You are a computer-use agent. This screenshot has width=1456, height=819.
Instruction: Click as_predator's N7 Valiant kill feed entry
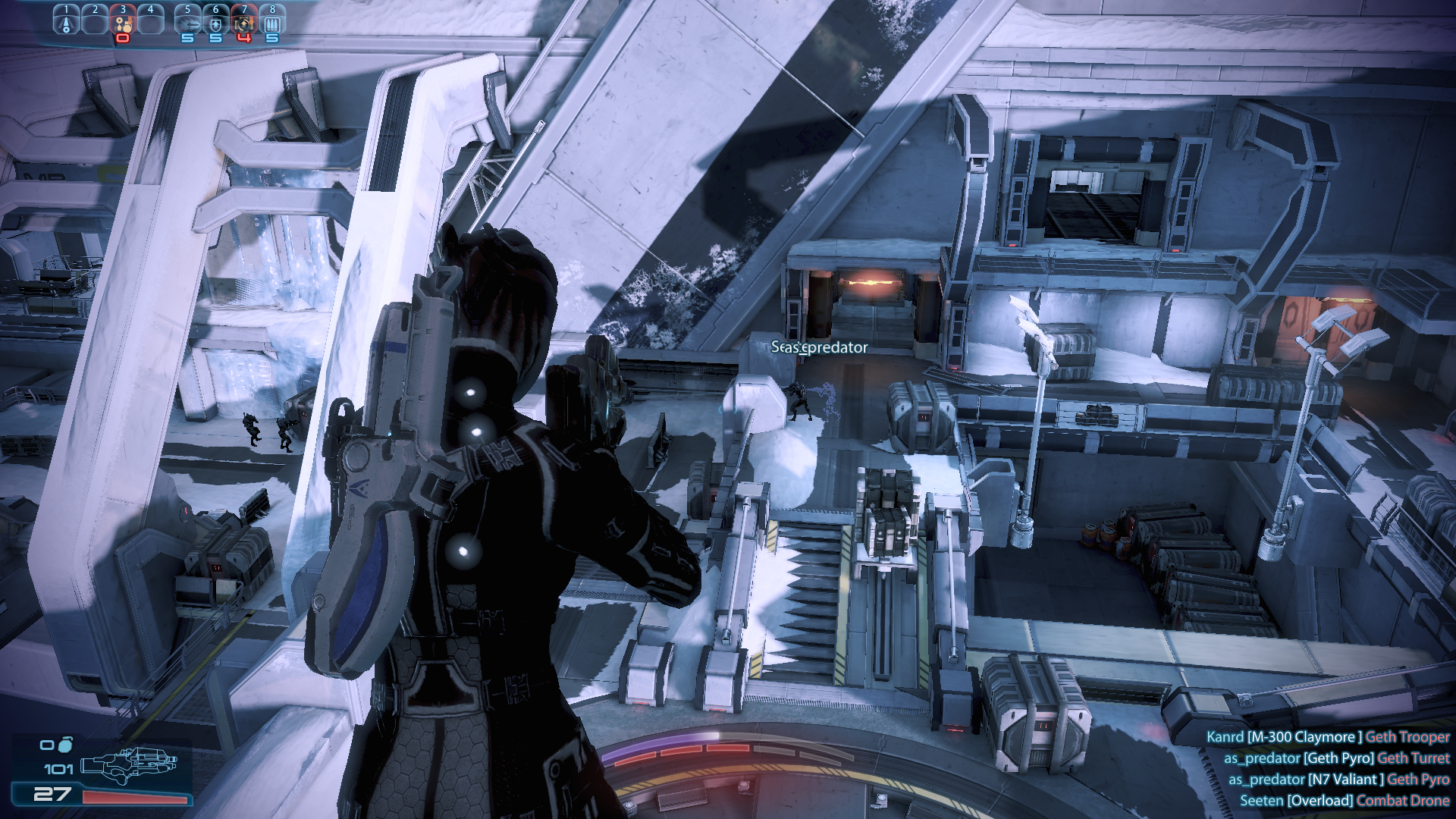pyautogui.click(x=1338, y=780)
